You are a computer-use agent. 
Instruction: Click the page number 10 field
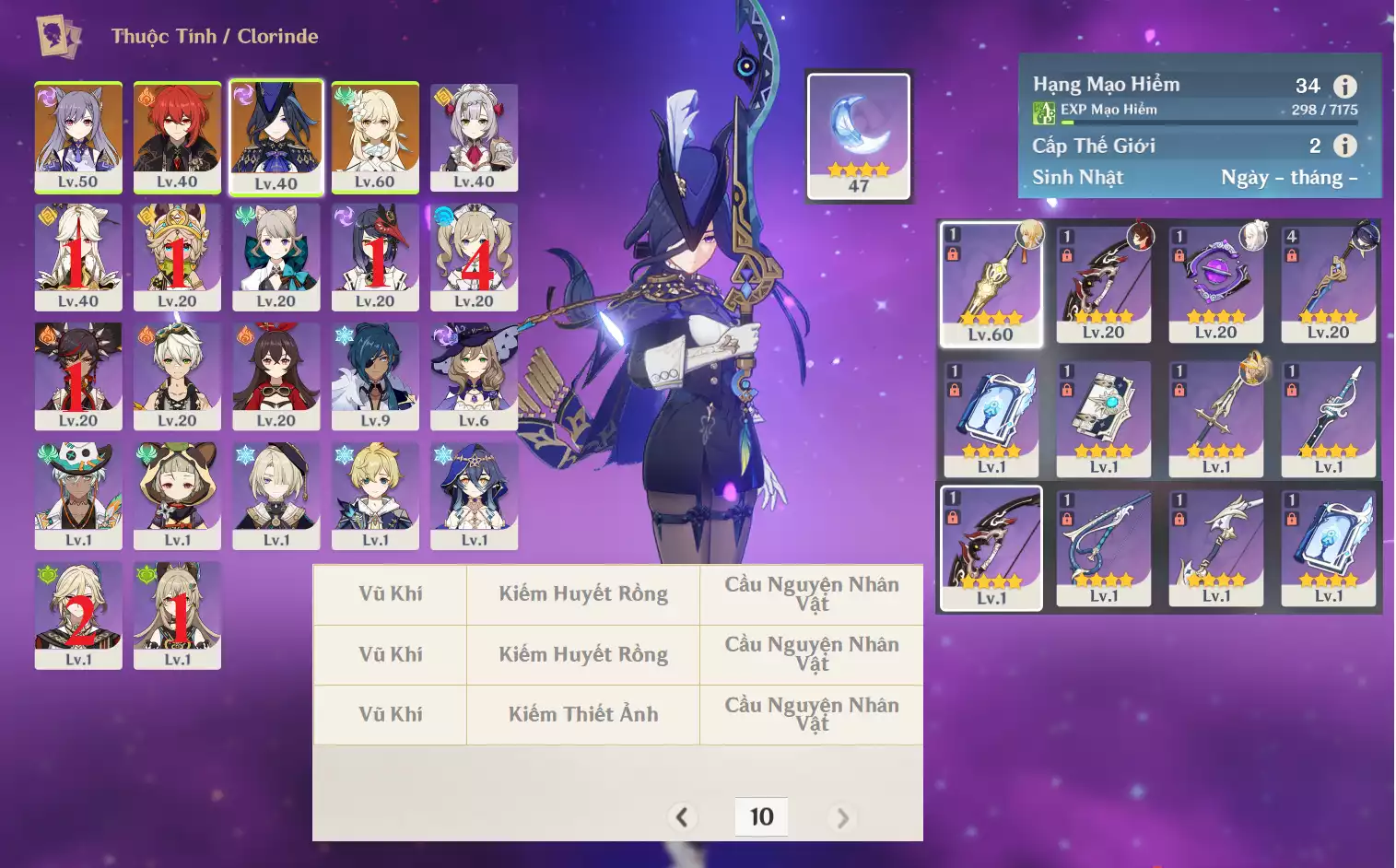tap(761, 817)
